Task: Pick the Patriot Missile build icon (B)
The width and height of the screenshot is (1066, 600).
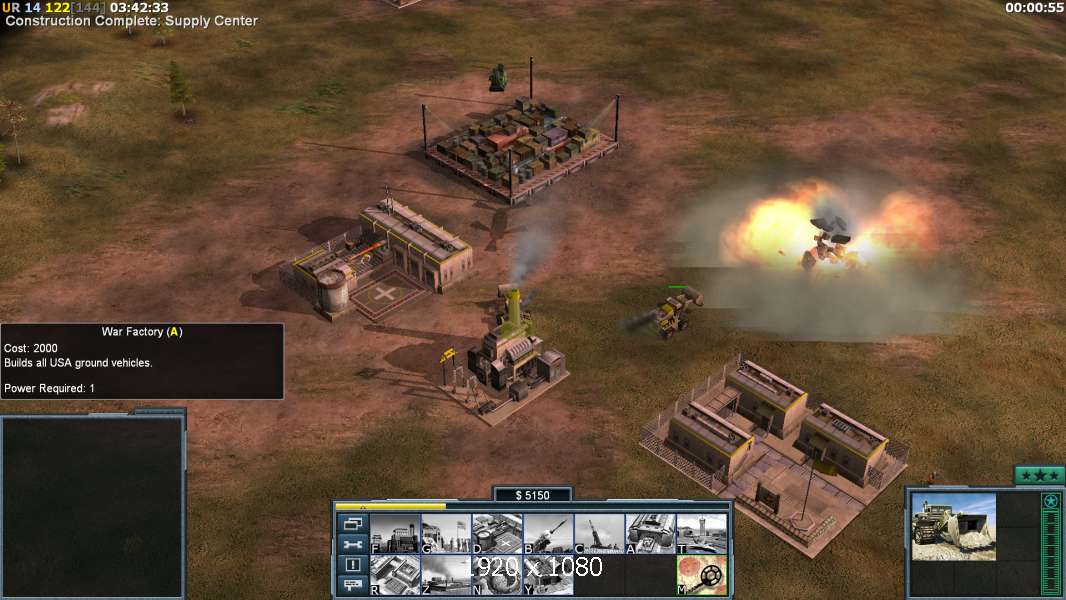Action: 548,534
